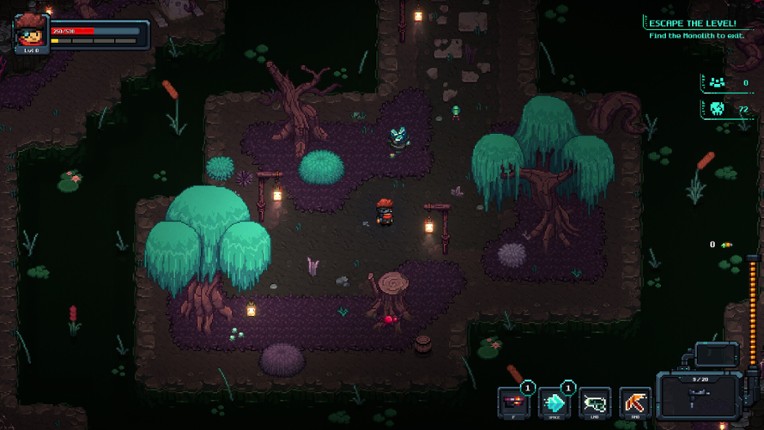Image resolution: width=764 pixels, height=430 pixels.
Task: Click the survivors group icon
Action: 716,83
